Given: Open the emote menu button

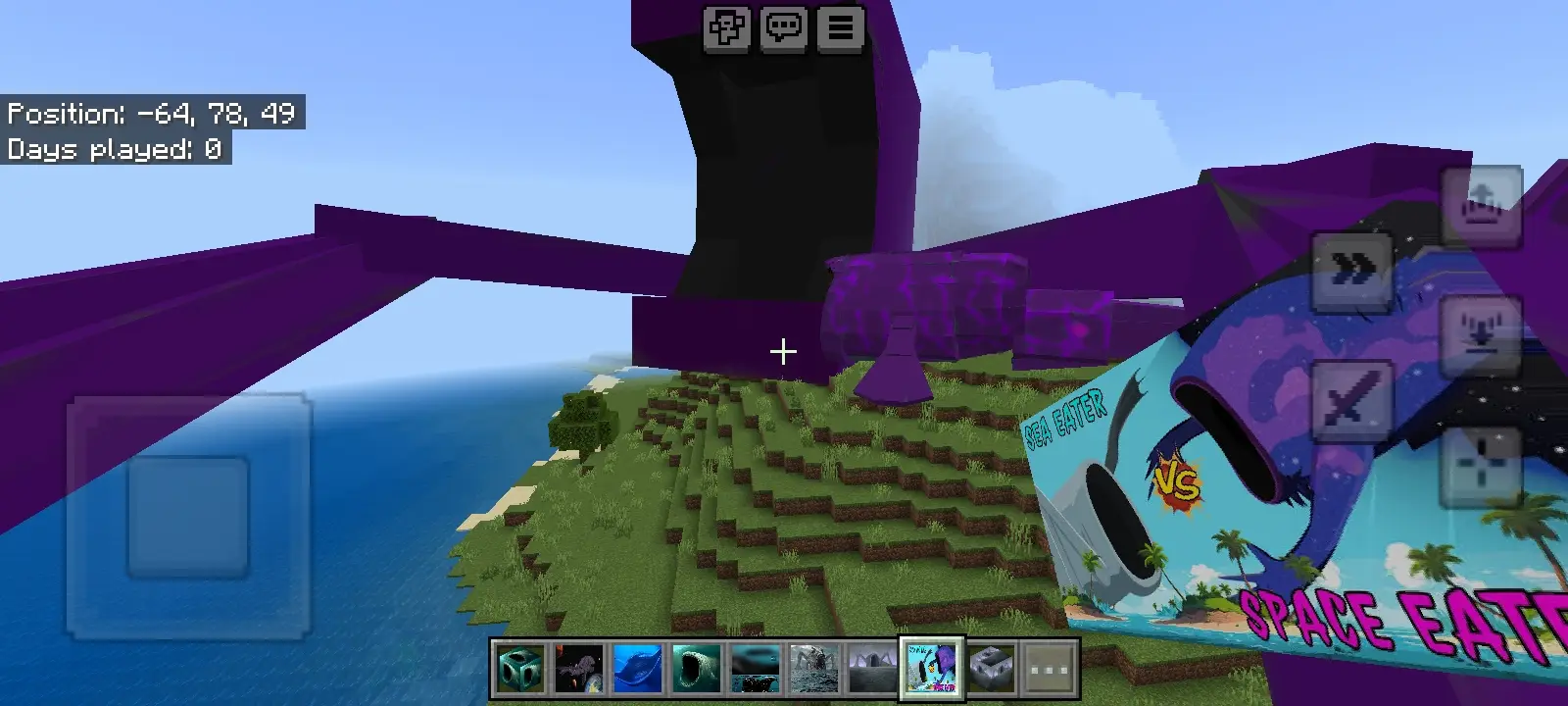Looking at the screenshot, I should [727, 28].
